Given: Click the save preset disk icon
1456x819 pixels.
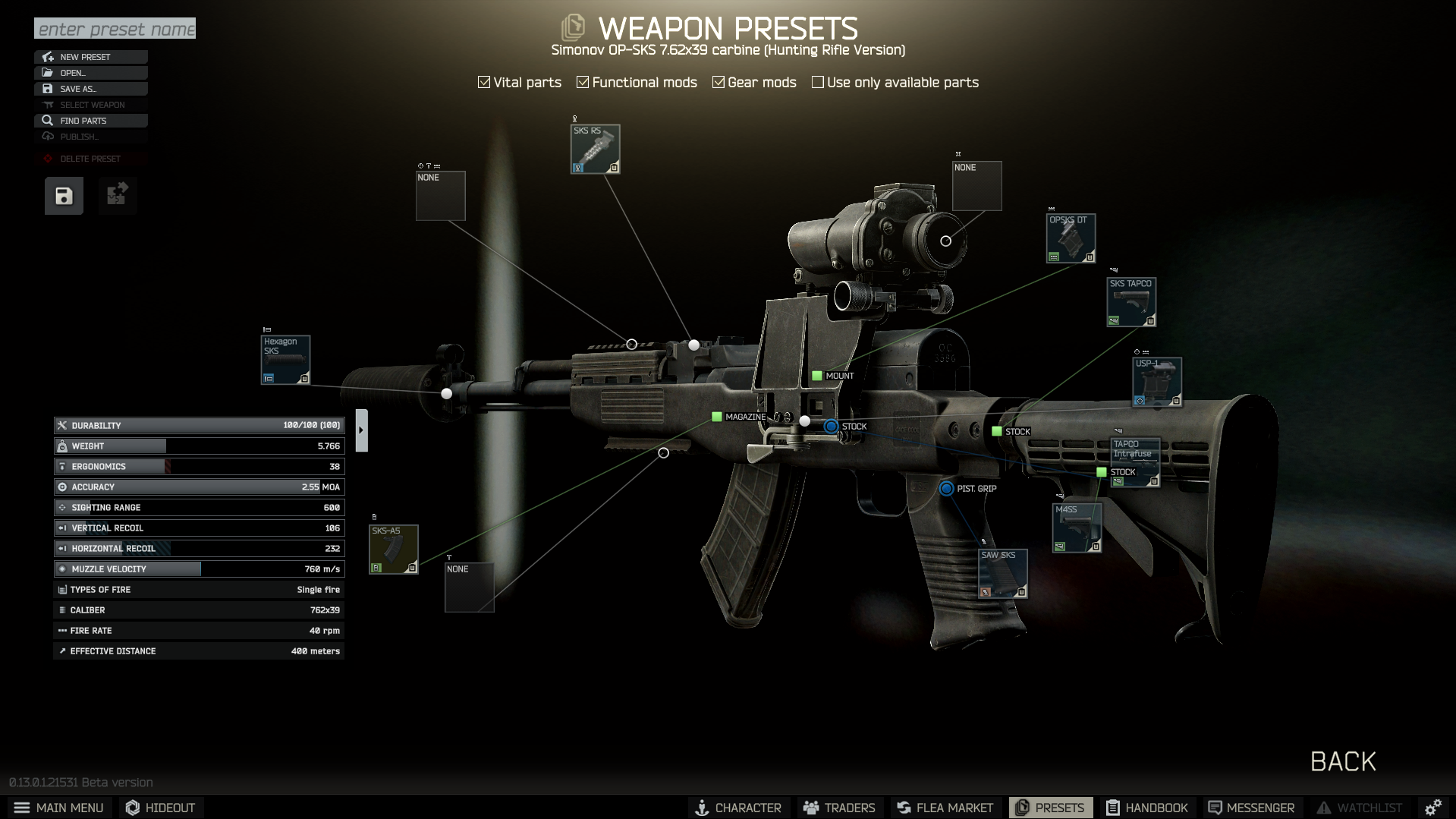Looking at the screenshot, I should [63, 195].
